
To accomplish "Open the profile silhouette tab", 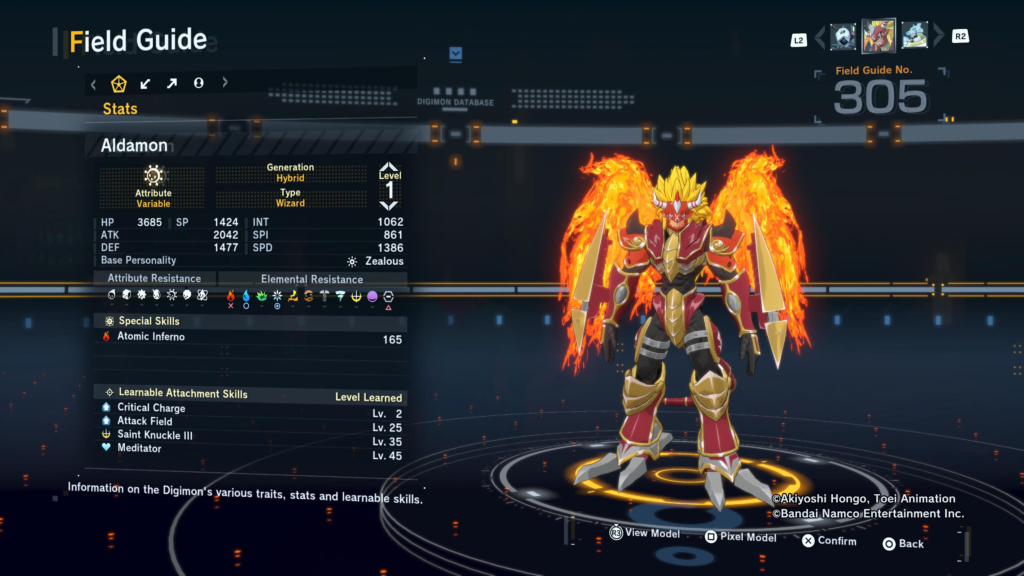I will click(199, 83).
